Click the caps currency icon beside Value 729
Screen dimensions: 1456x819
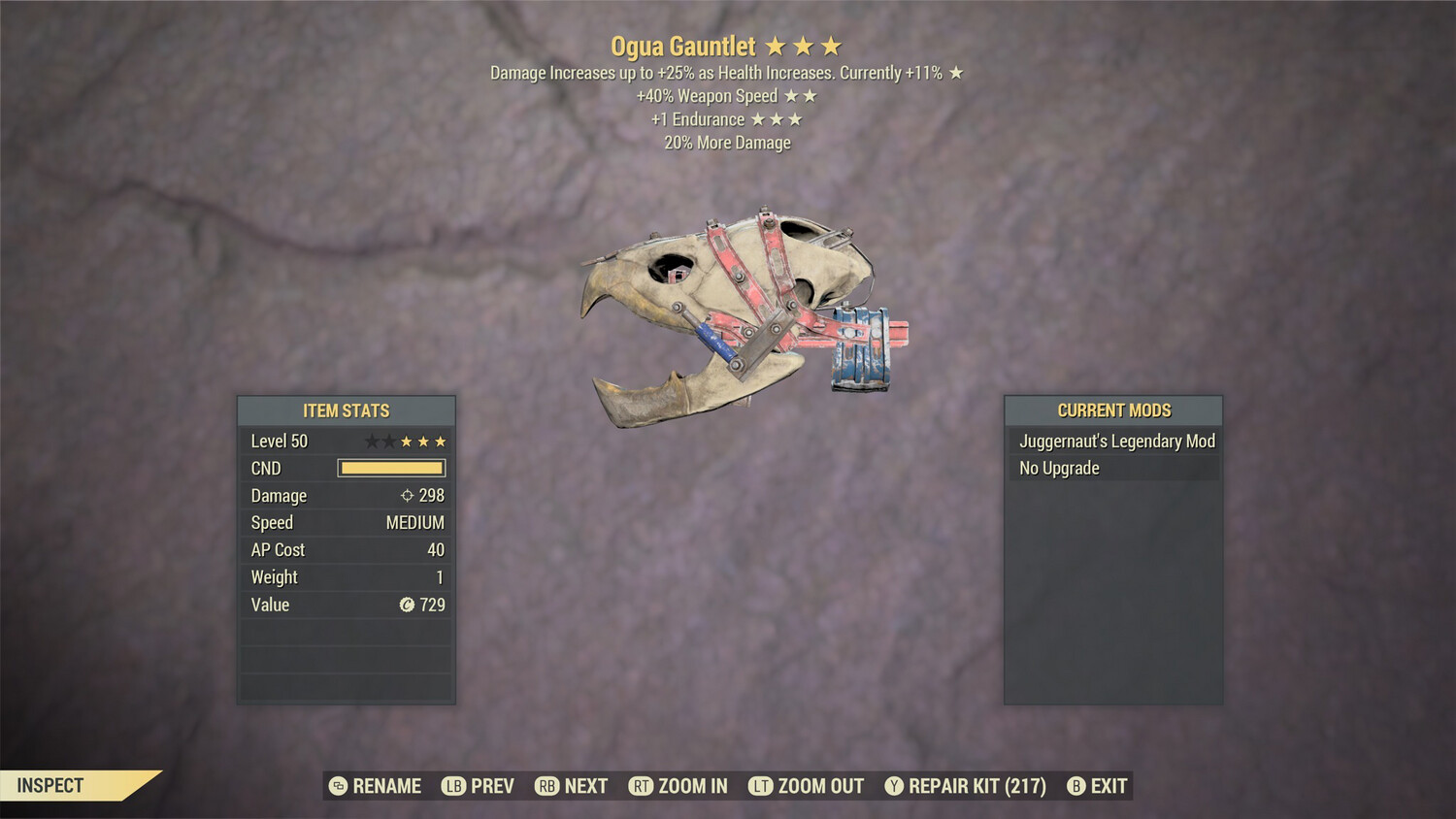point(407,605)
